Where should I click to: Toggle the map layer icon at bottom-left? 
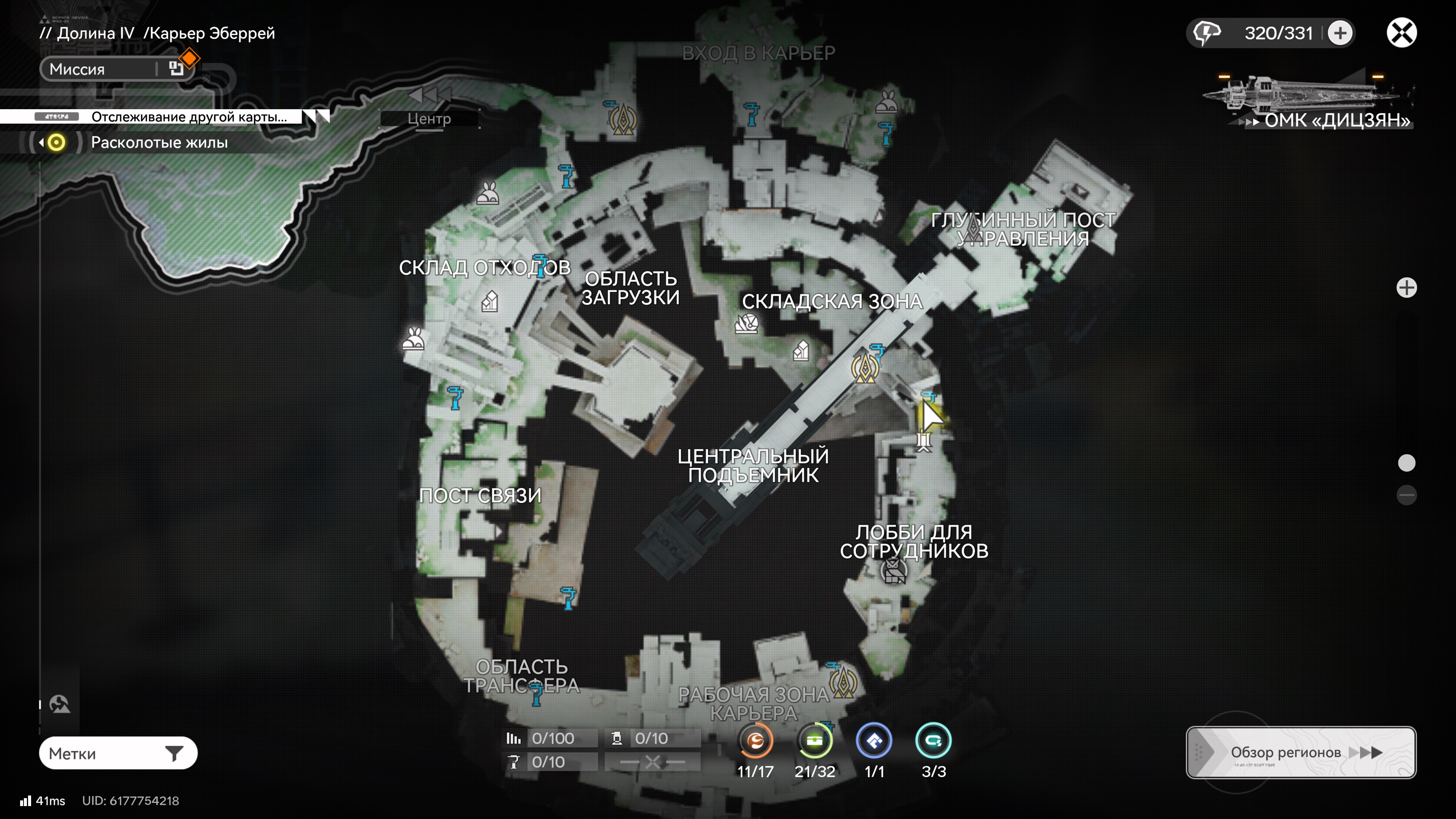pyautogui.click(x=60, y=704)
